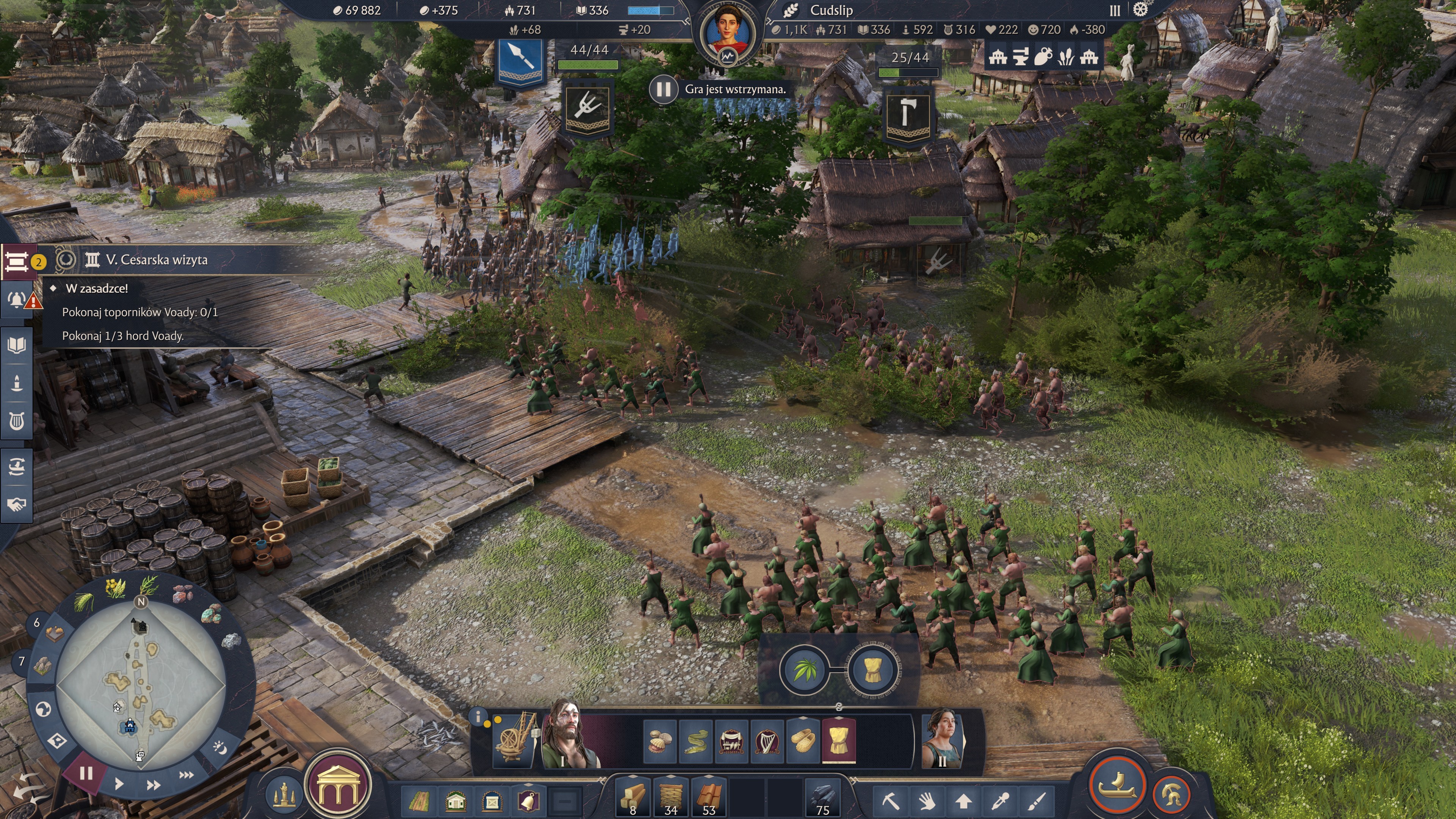Image resolution: width=1456 pixels, height=819 pixels.
Task: Open the handshake diplomacy button
Action: 17,504
